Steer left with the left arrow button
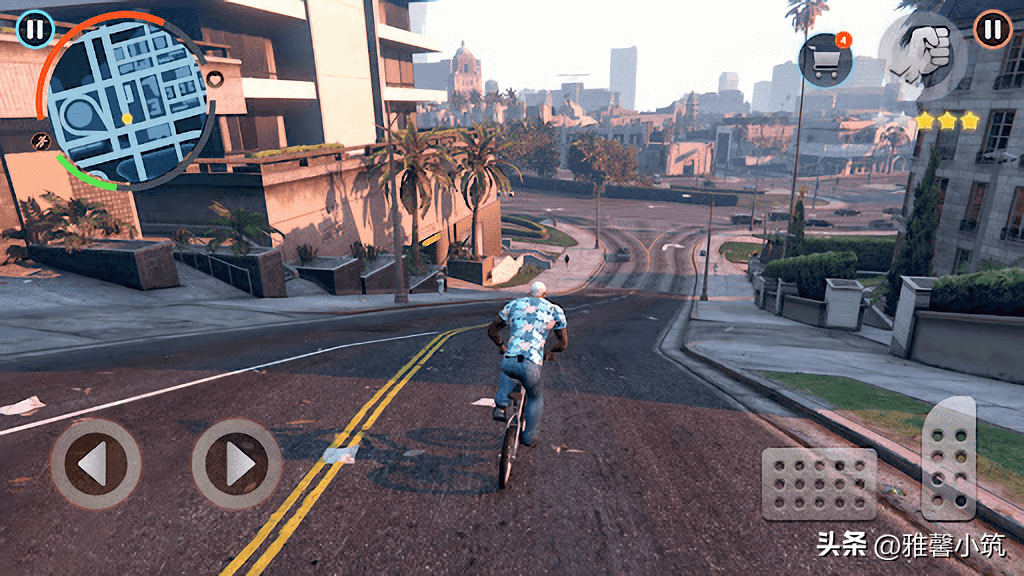1024x576 pixels. click(x=95, y=464)
